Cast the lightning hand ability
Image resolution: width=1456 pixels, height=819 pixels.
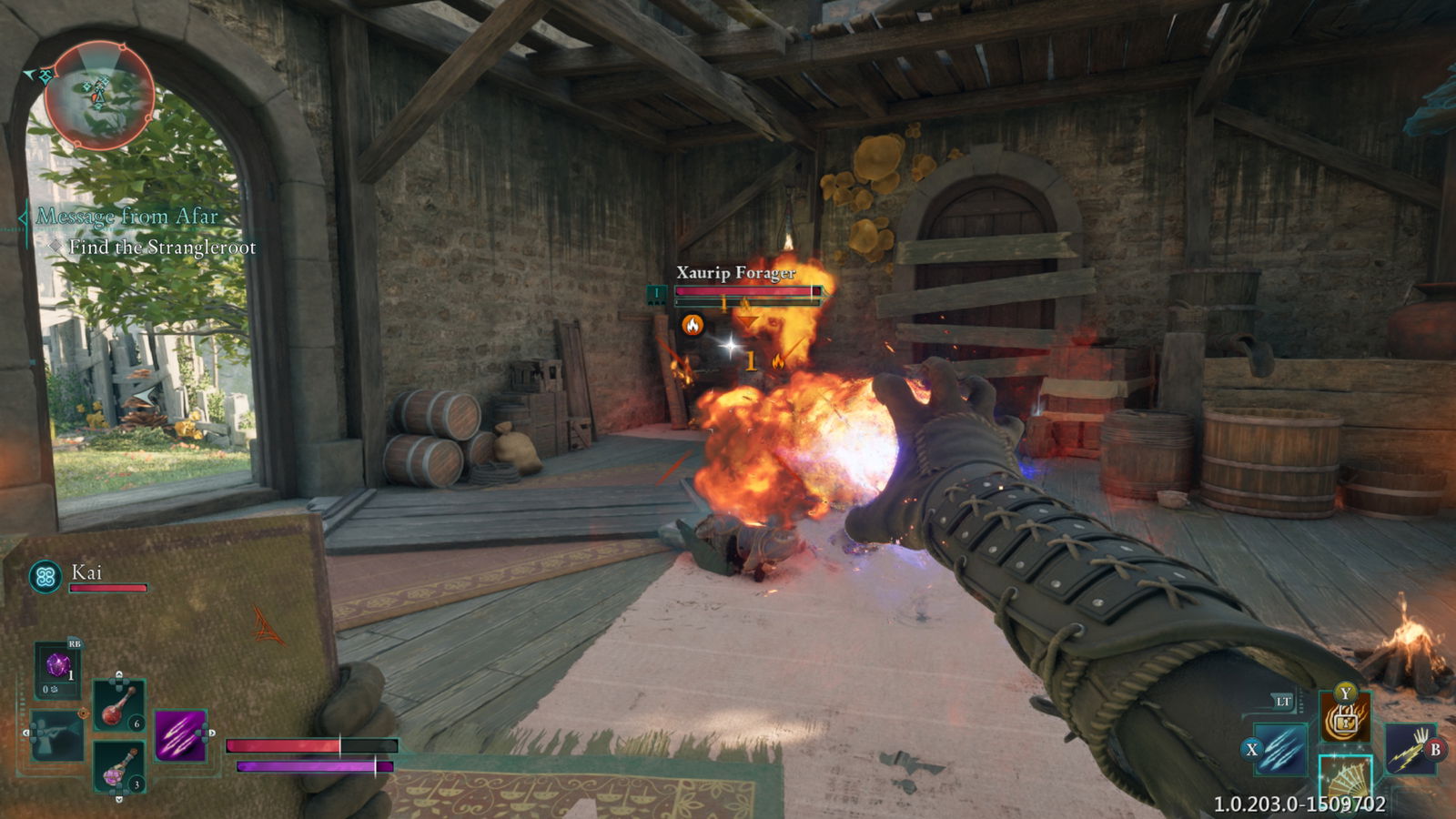[1410, 748]
